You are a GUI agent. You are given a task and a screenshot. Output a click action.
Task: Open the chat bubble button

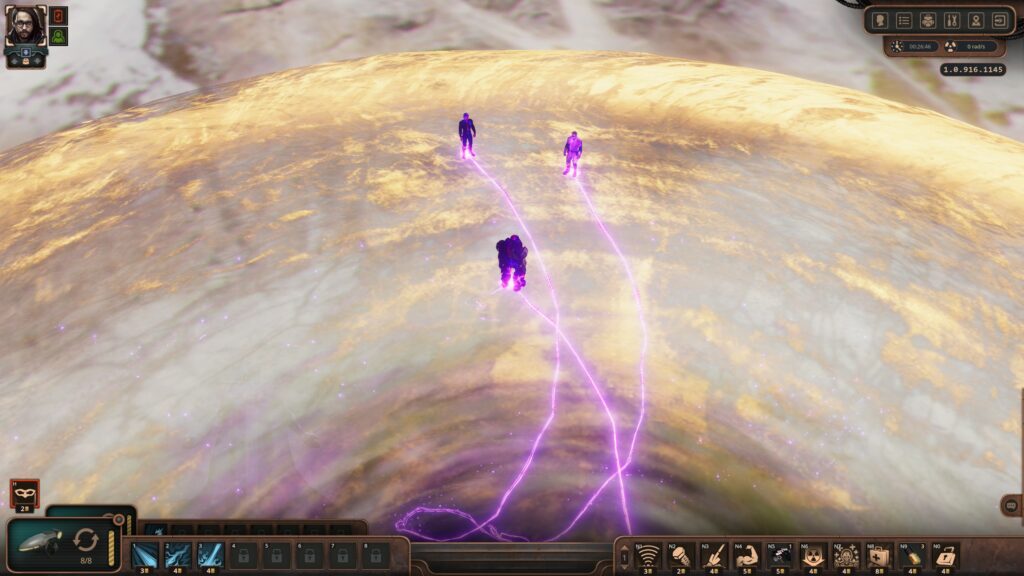[1011, 506]
